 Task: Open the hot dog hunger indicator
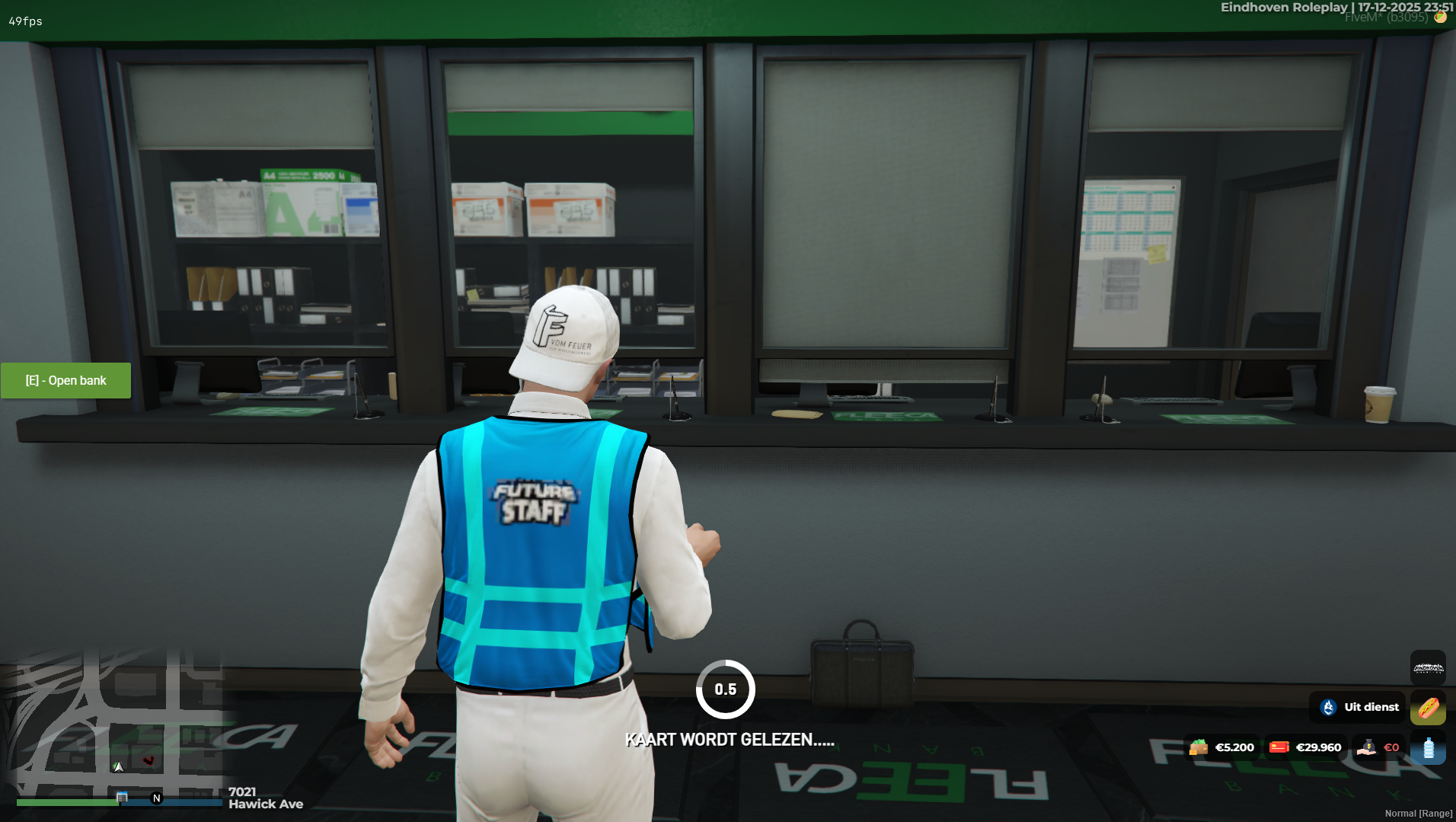(1429, 707)
